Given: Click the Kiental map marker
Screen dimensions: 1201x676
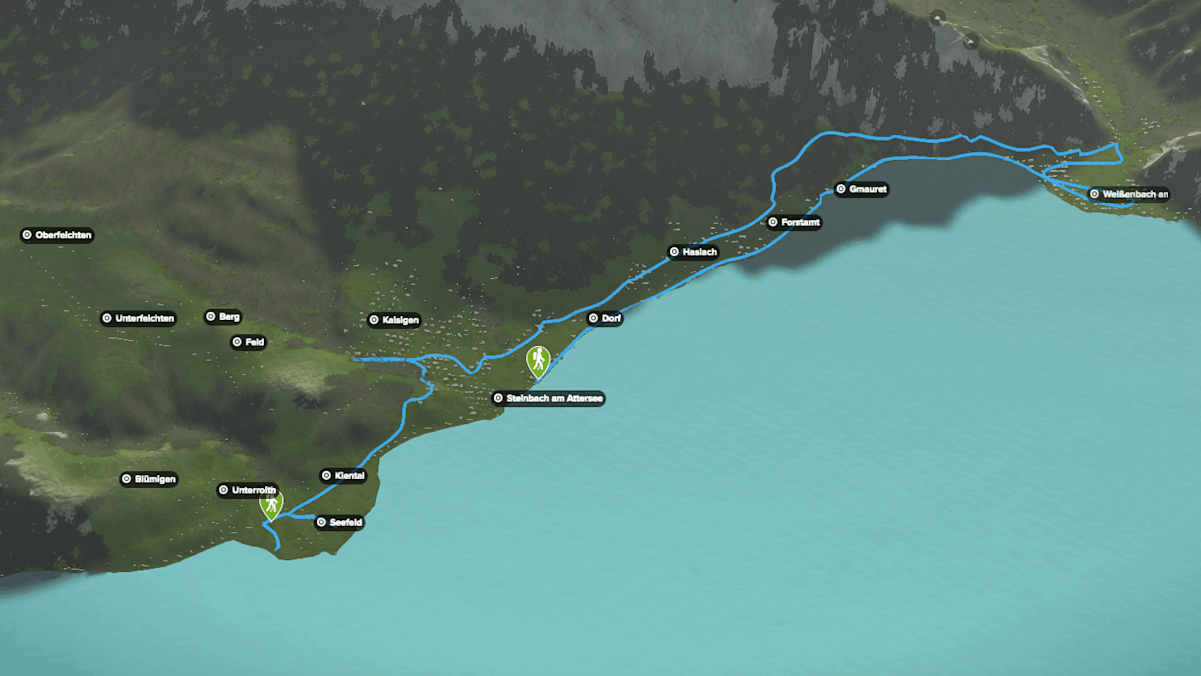Looking at the screenshot, I should [343, 476].
